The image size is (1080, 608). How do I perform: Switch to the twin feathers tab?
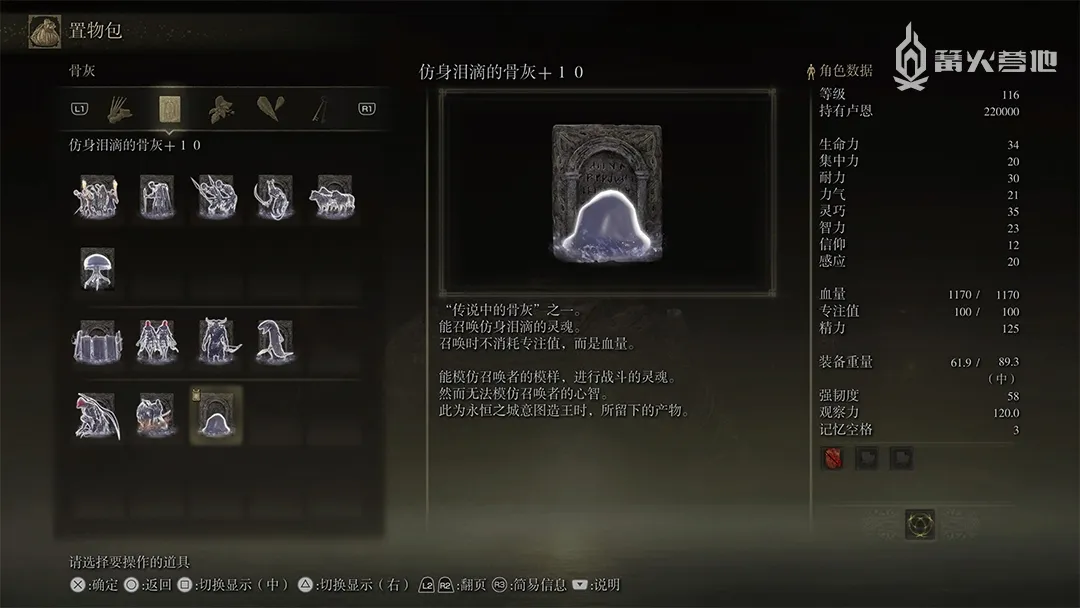tap(269, 108)
